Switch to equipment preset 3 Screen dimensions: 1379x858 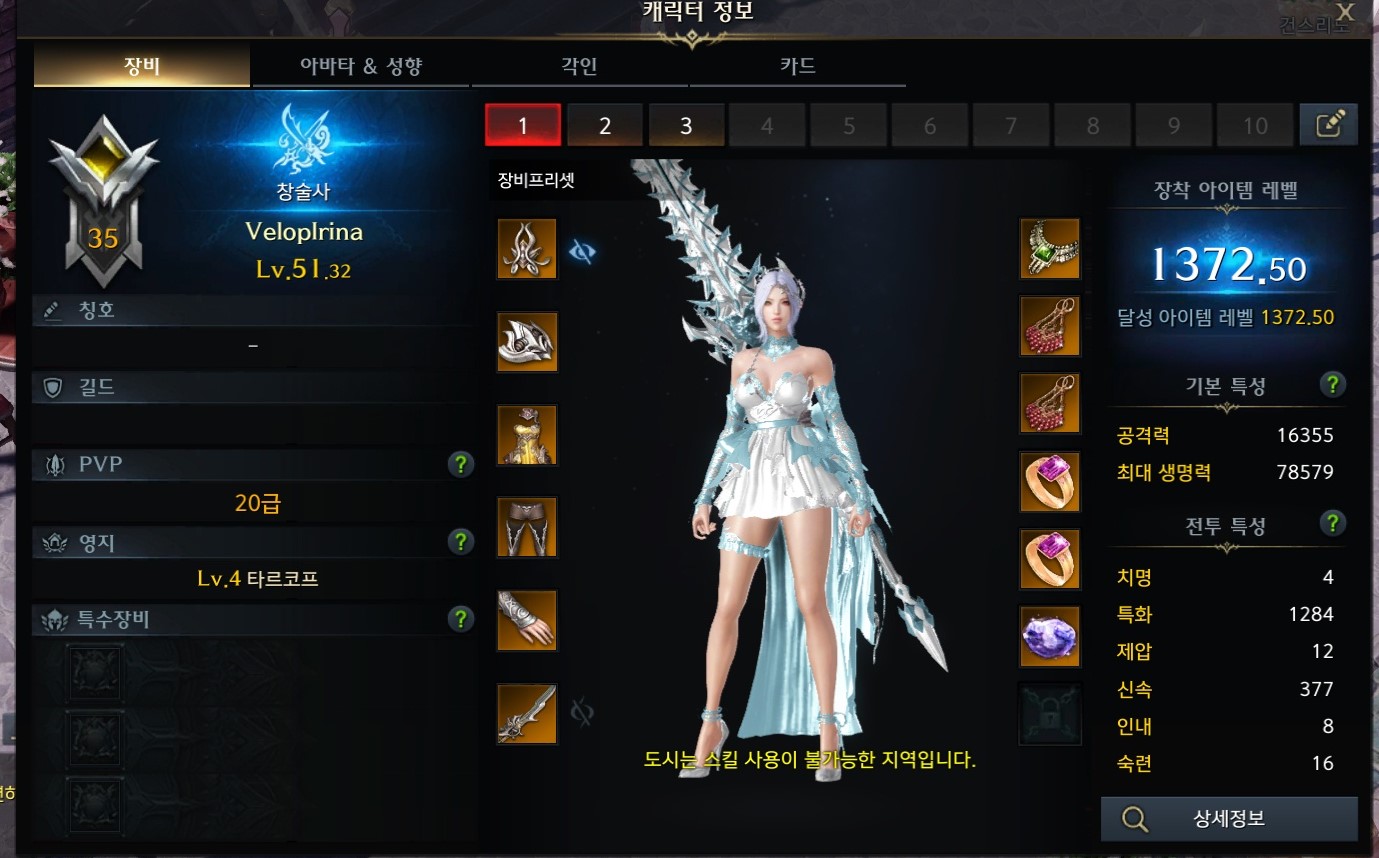[x=686, y=126]
